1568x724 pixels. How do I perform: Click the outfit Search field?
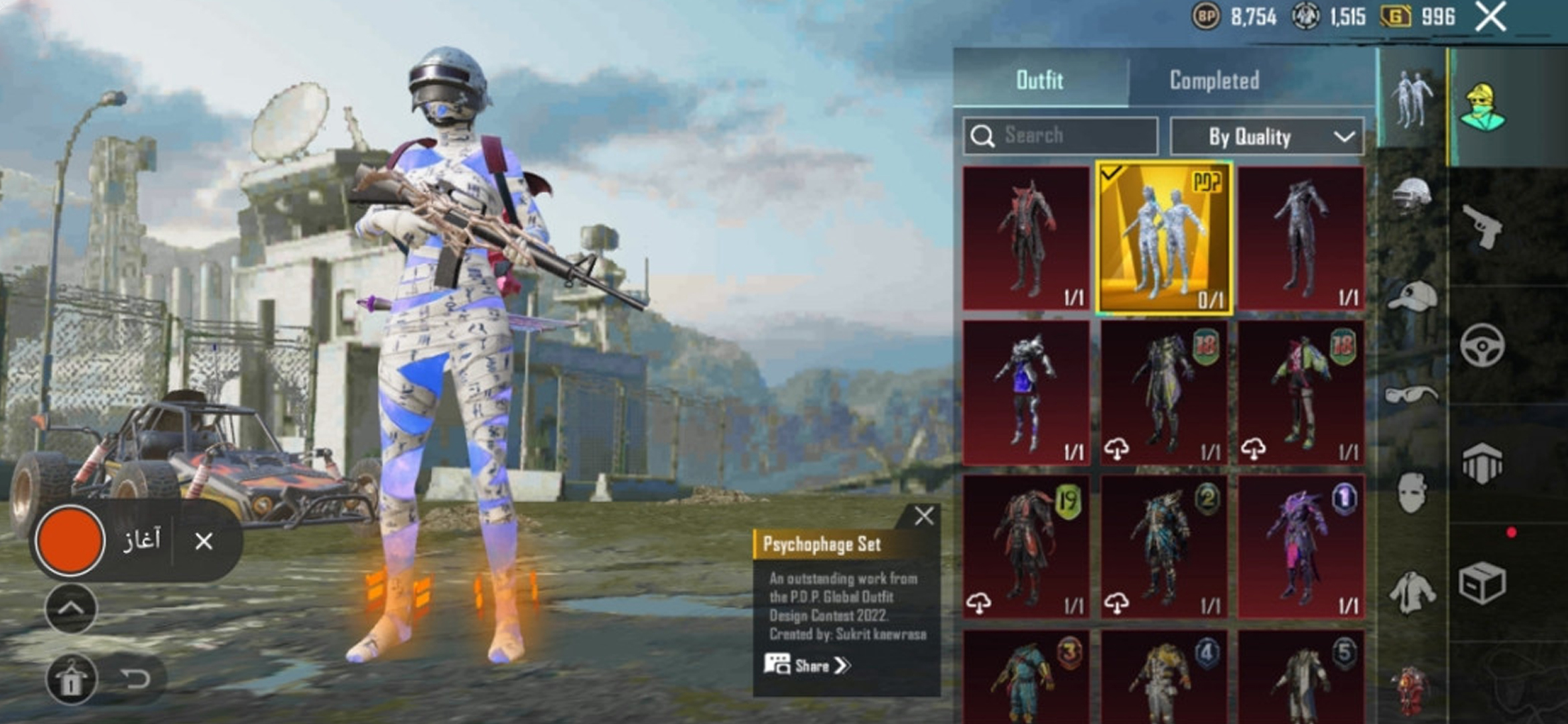[x=1061, y=136]
